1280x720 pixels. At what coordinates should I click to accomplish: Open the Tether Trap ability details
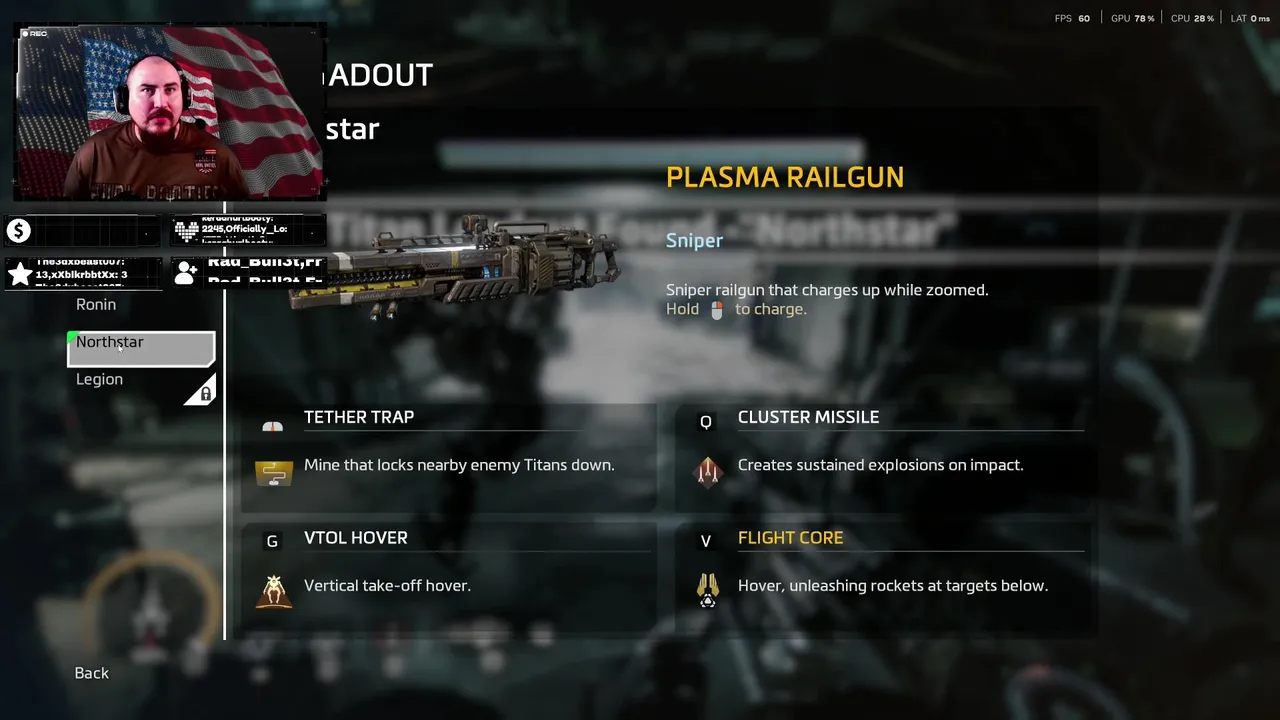[x=359, y=418]
